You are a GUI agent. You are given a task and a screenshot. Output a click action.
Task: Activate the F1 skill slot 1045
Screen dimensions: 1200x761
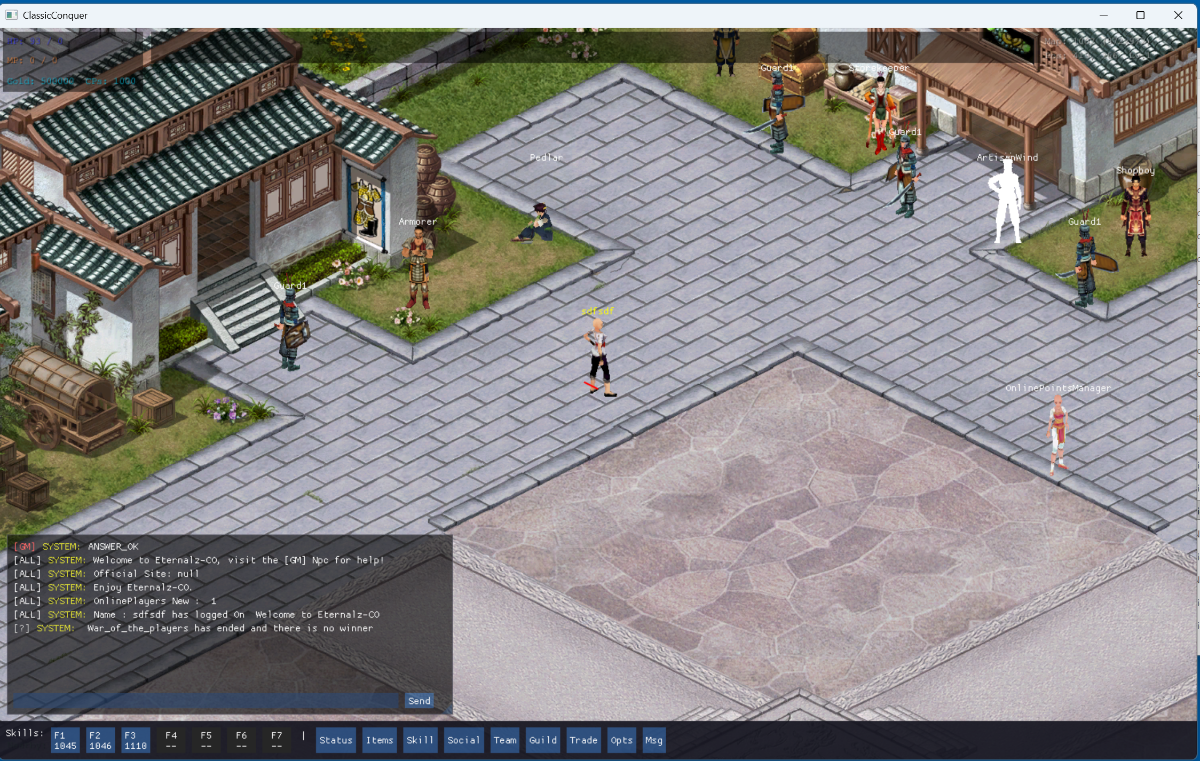[x=65, y=740]
